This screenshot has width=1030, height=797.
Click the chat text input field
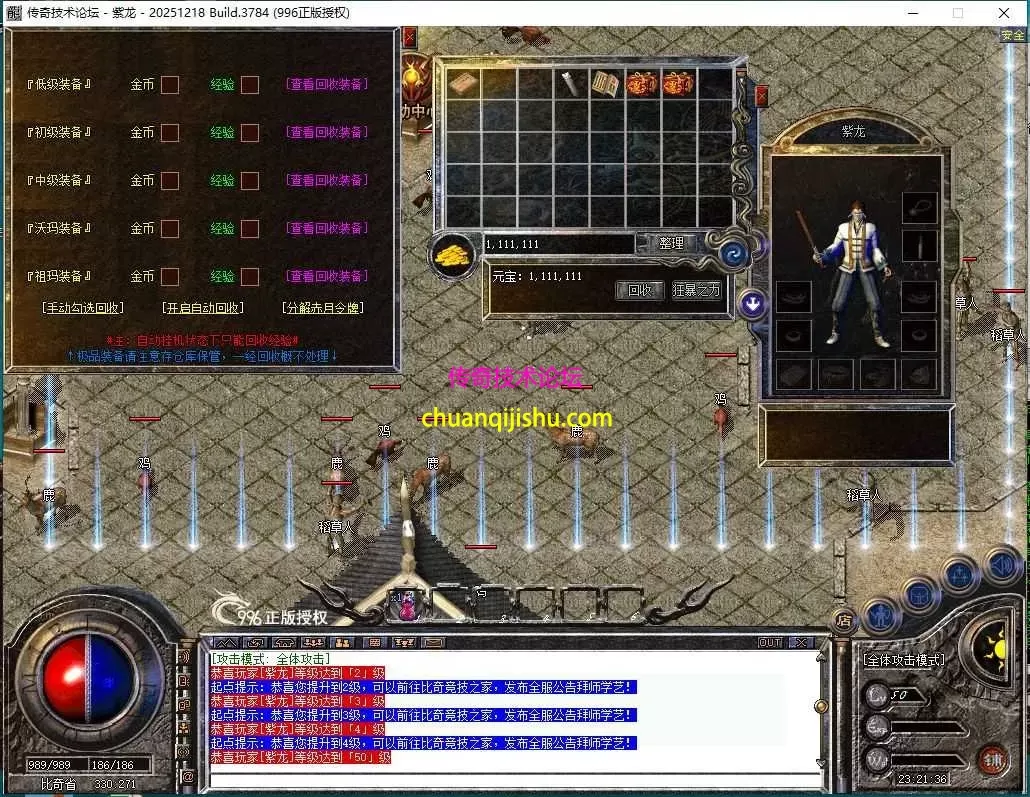(510, 779)
